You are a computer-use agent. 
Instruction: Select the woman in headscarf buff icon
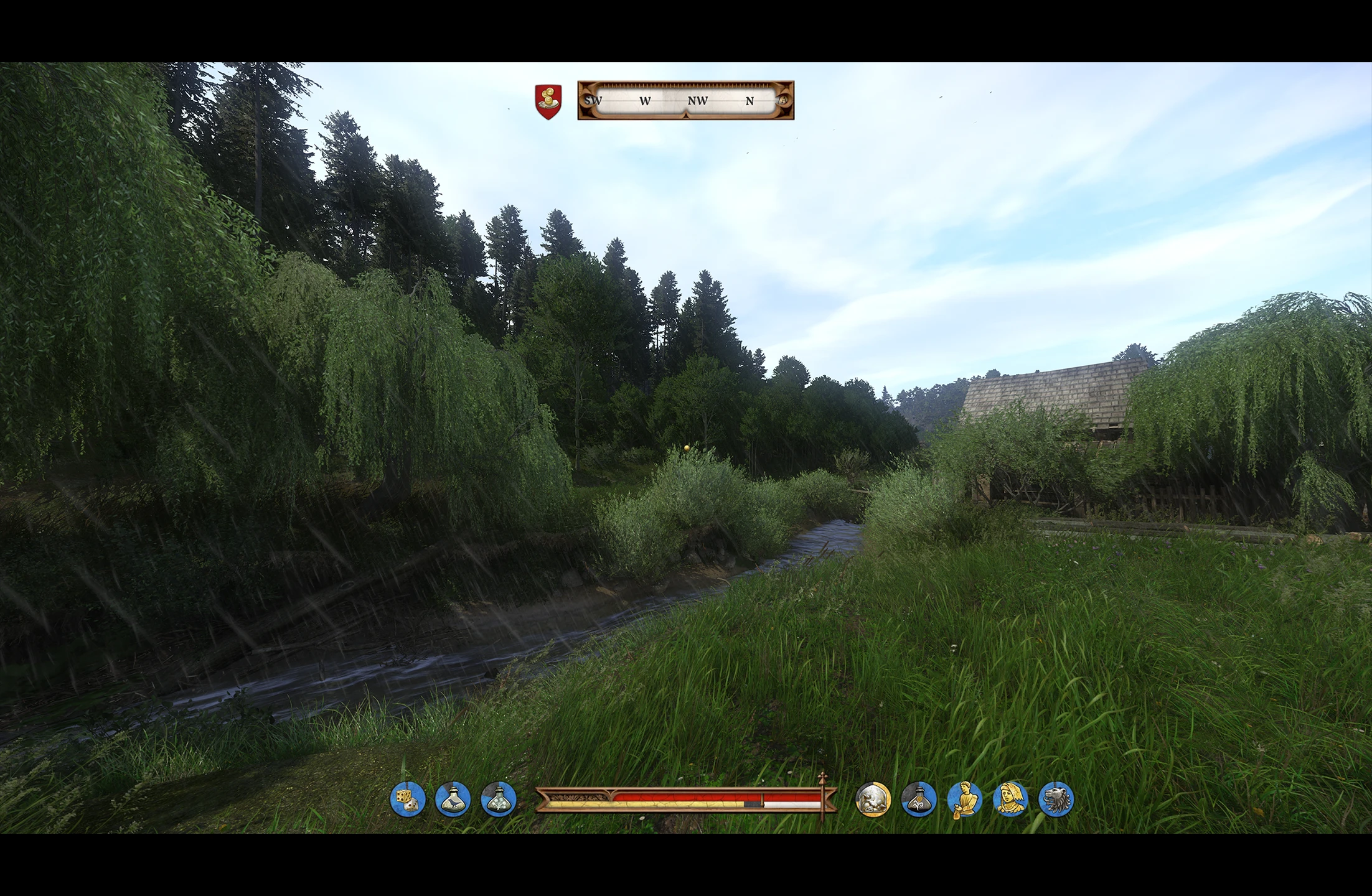pos(1010,799)
